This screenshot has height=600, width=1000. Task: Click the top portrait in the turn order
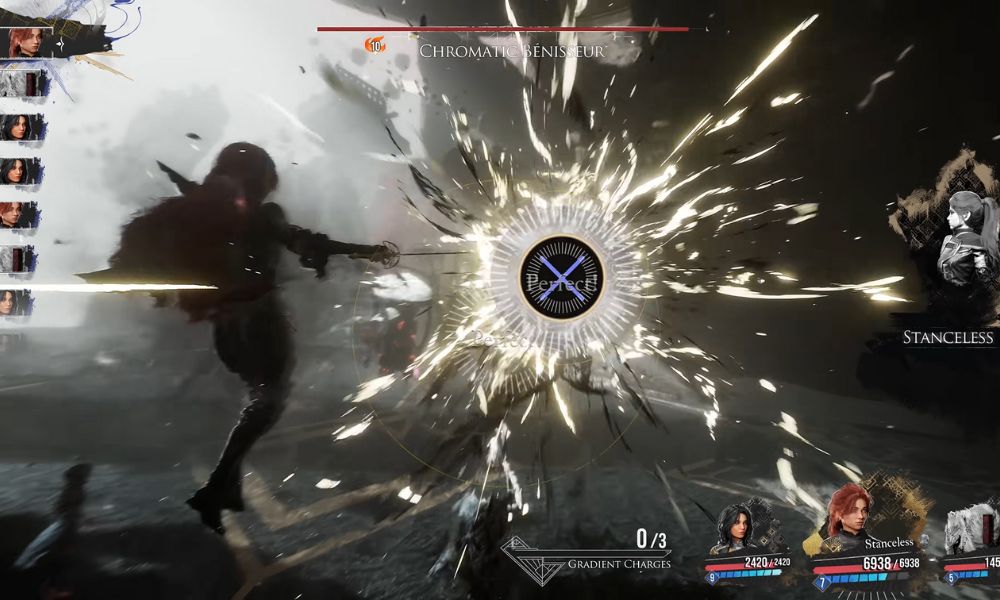(x=22, y=43)
